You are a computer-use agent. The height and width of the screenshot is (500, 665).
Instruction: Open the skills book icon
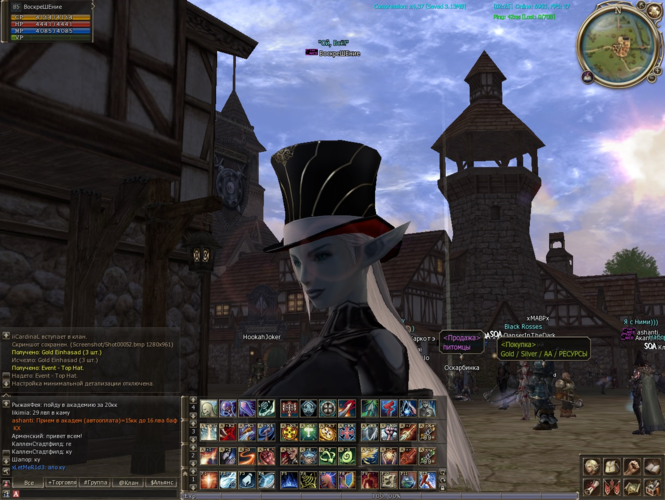(x=650, y=468)
